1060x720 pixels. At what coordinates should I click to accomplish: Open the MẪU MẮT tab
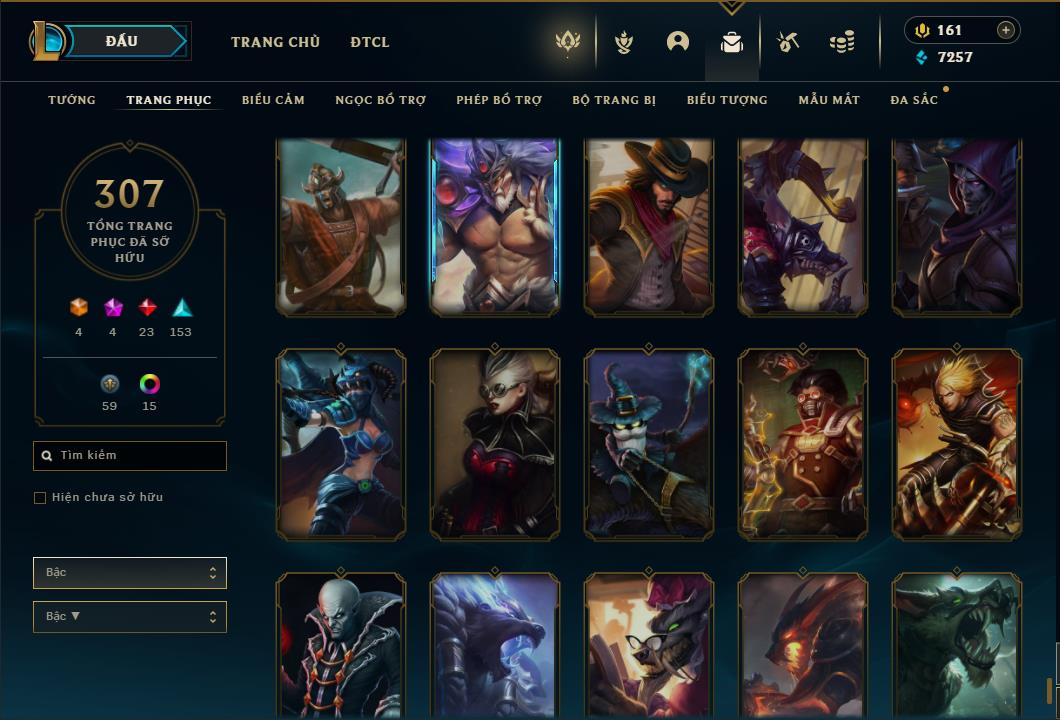[829, 100]
